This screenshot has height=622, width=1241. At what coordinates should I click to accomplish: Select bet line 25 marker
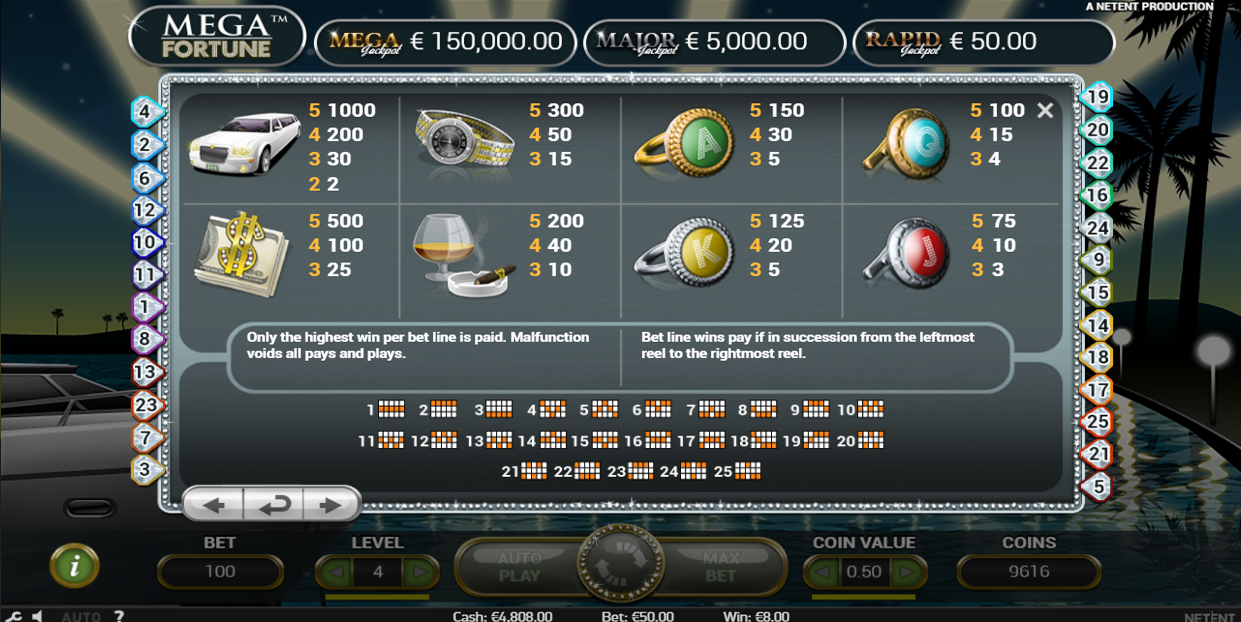tap(1098, 421)
